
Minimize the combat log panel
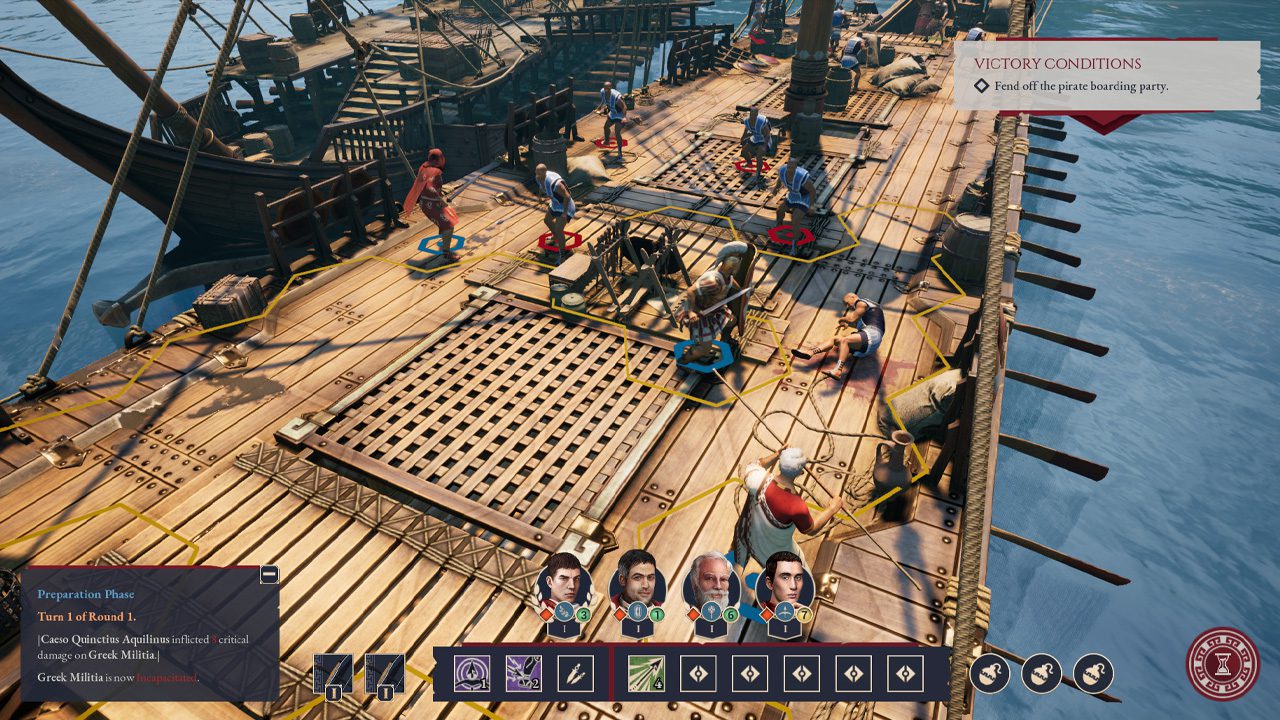point(268,575)
